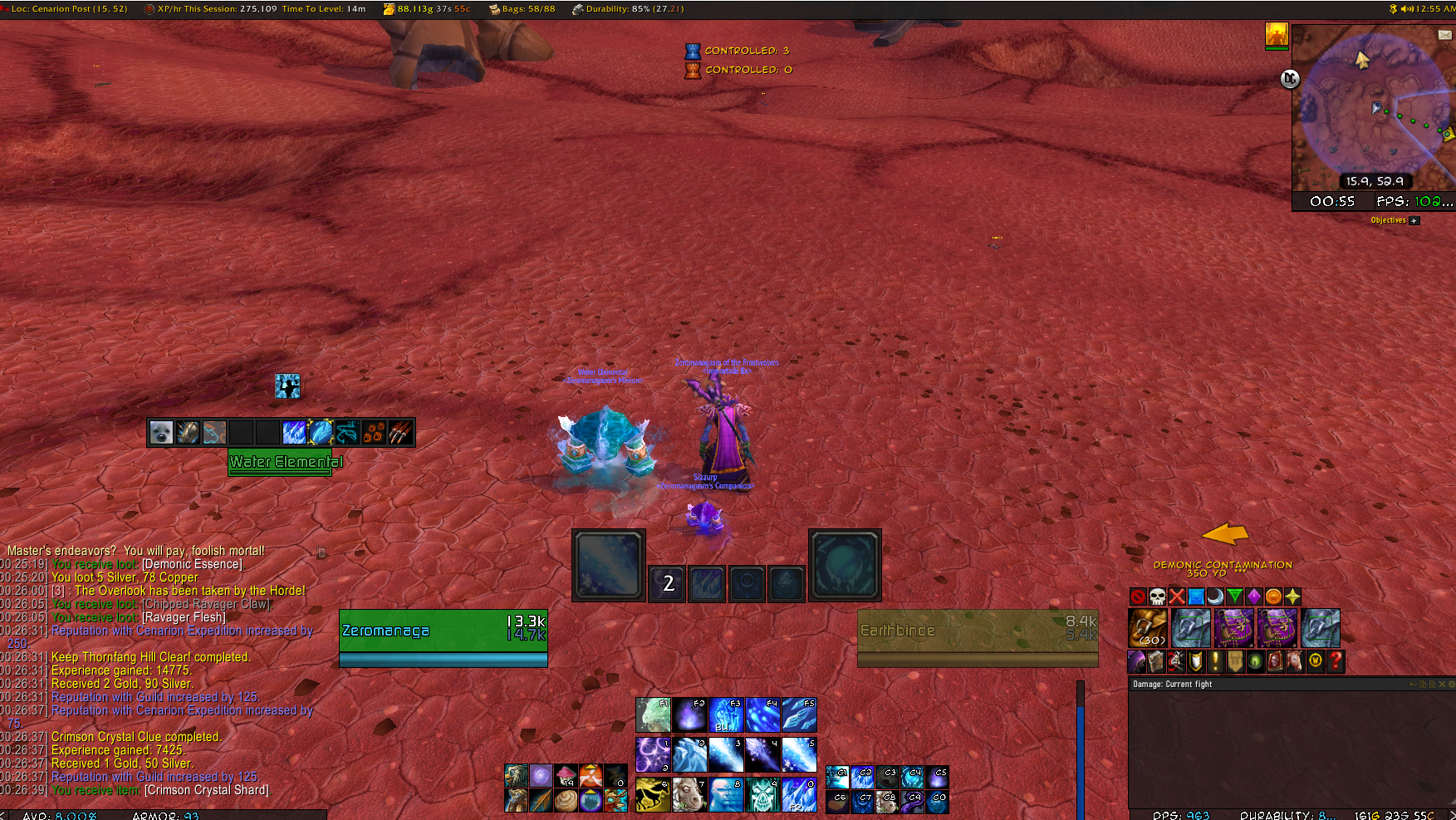Toggle the pin on the damage meter titlebar

[x=1412, y=685]
